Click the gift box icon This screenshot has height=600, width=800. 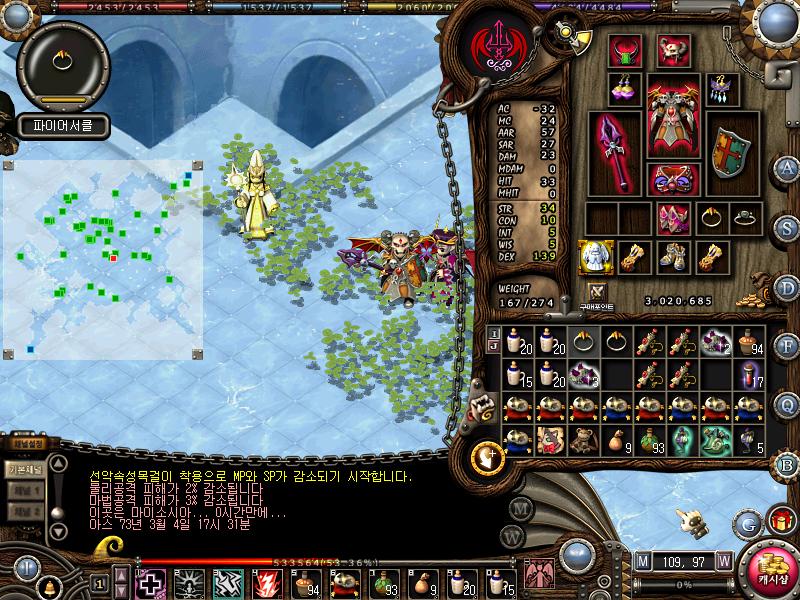click(x=778, y=521)
